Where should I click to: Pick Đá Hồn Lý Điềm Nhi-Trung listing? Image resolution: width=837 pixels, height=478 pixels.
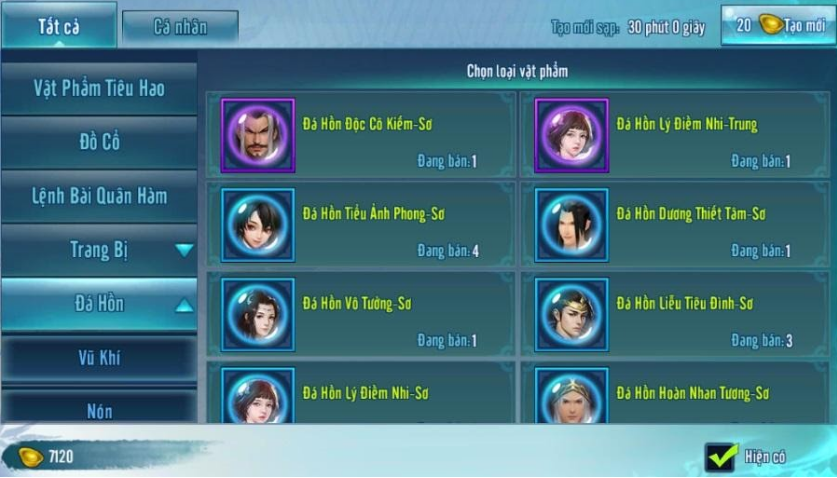(x=675, y=135)
